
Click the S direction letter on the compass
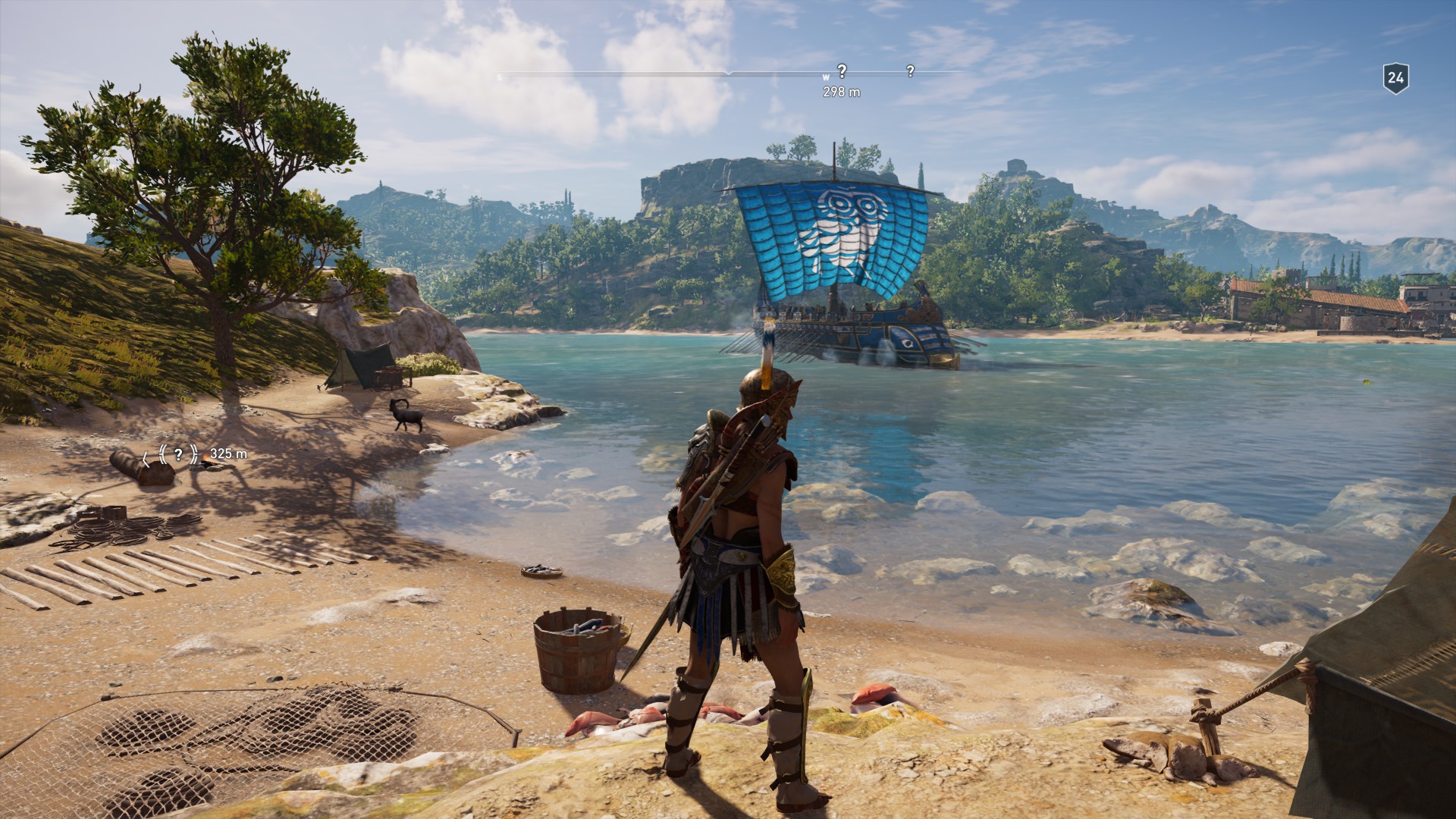499,77
